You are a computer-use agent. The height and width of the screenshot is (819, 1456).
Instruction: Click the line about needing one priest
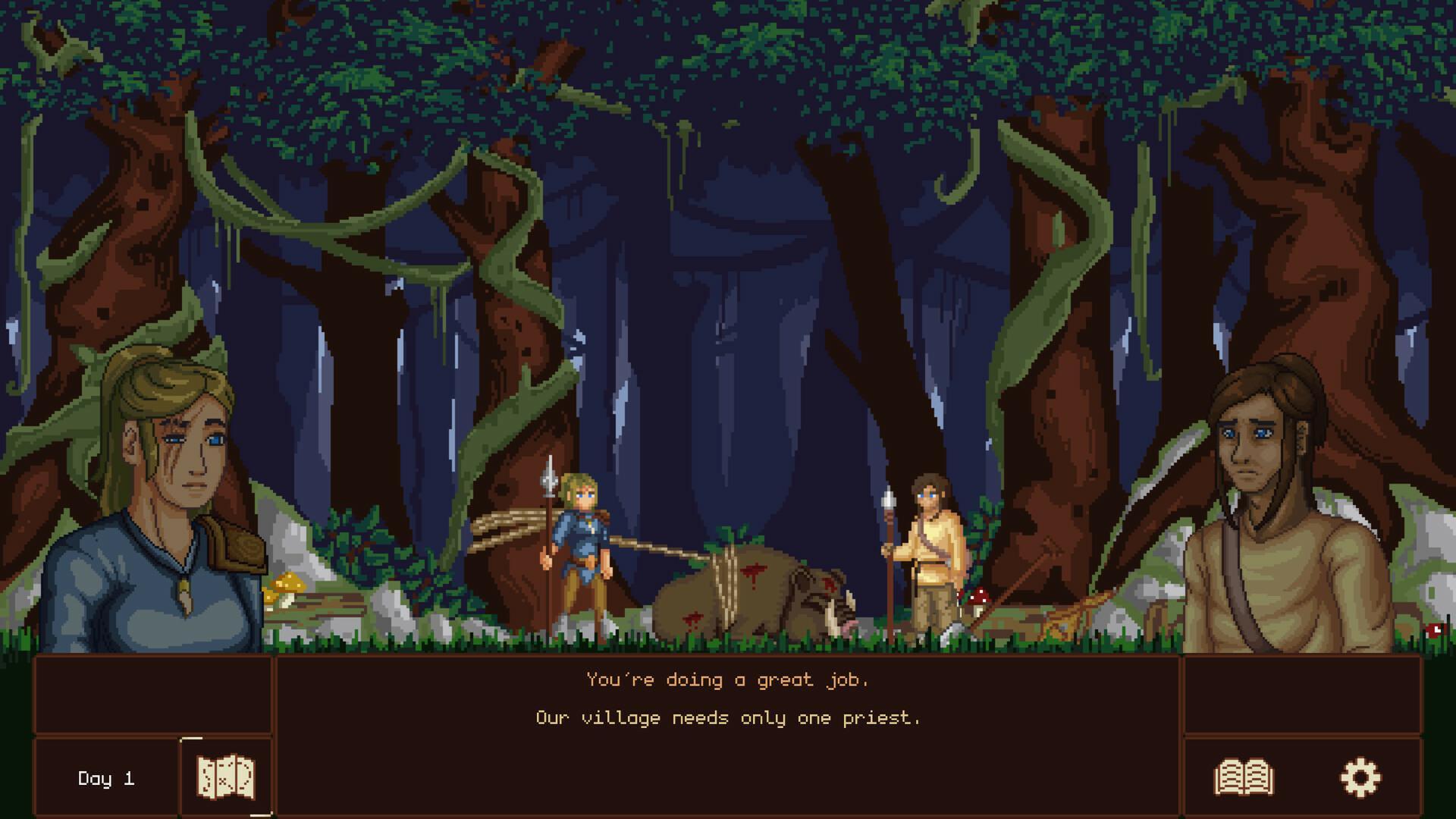(x=726, y=717)
